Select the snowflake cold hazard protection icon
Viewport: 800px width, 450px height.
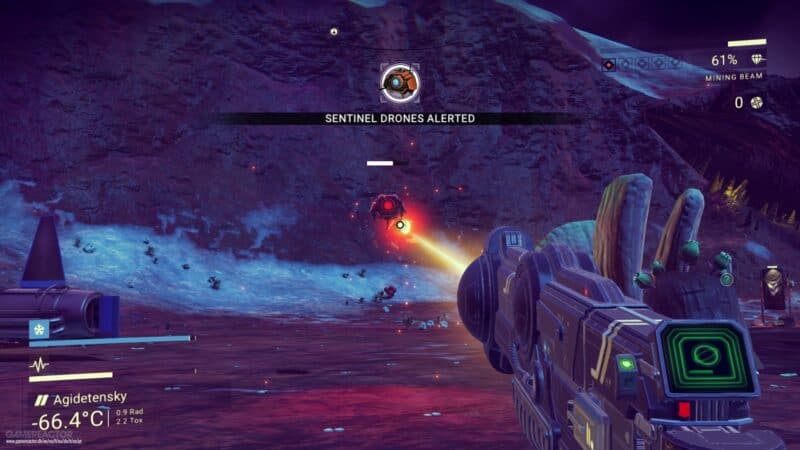[x=39, y=327]
